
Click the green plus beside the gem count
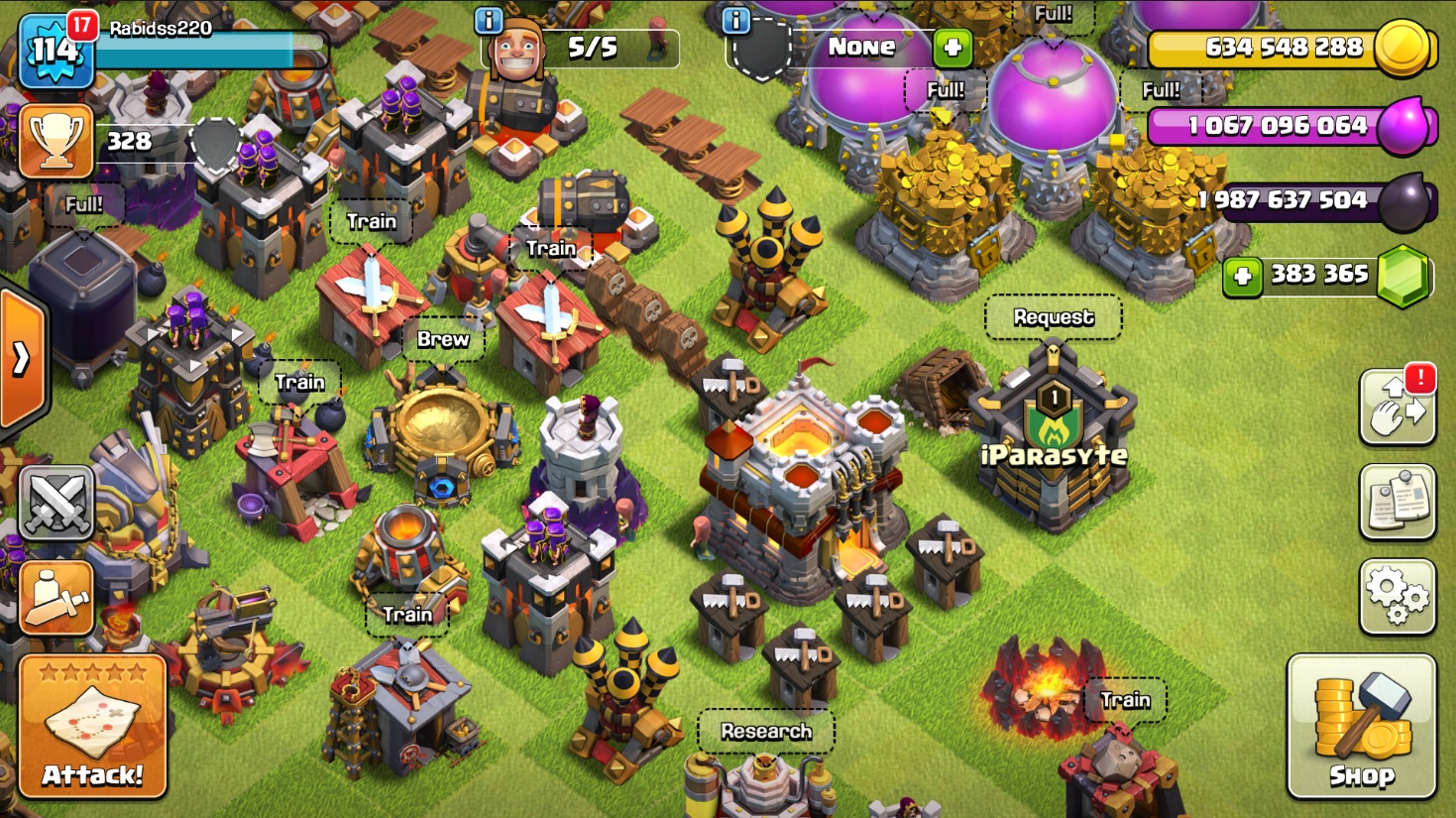pyautogui.click(x=1241, y=277)
